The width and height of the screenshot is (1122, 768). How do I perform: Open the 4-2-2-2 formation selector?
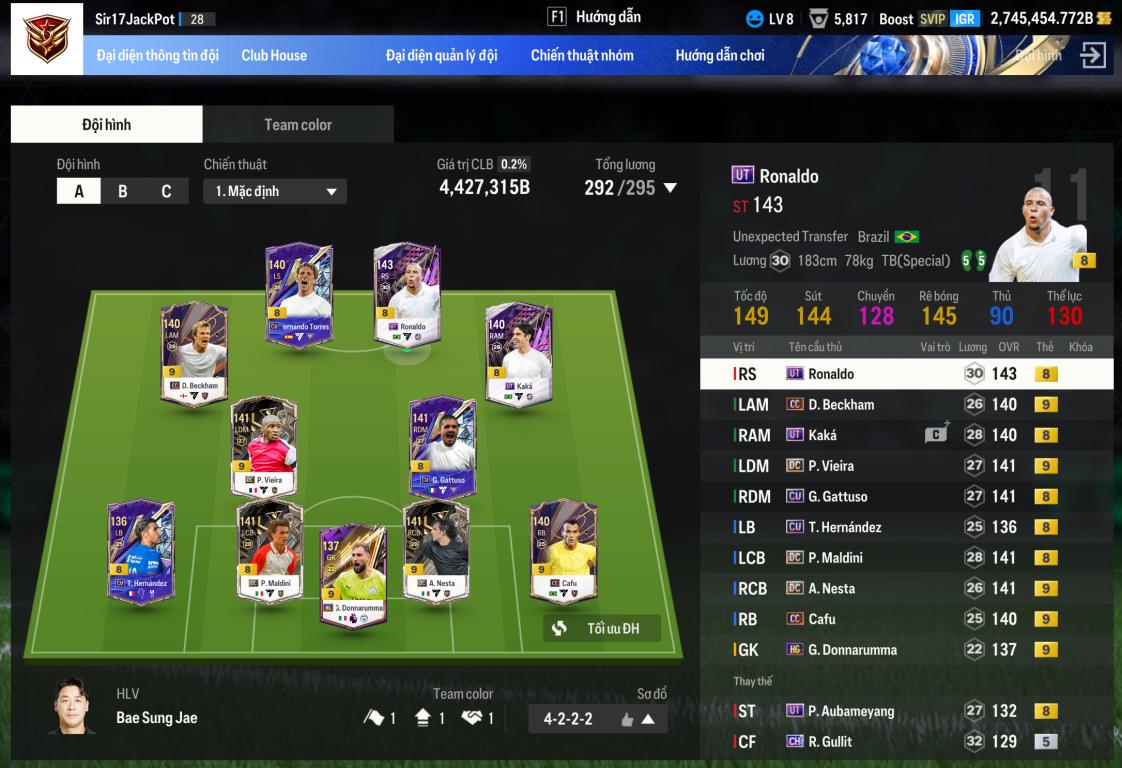pos(598,718)
